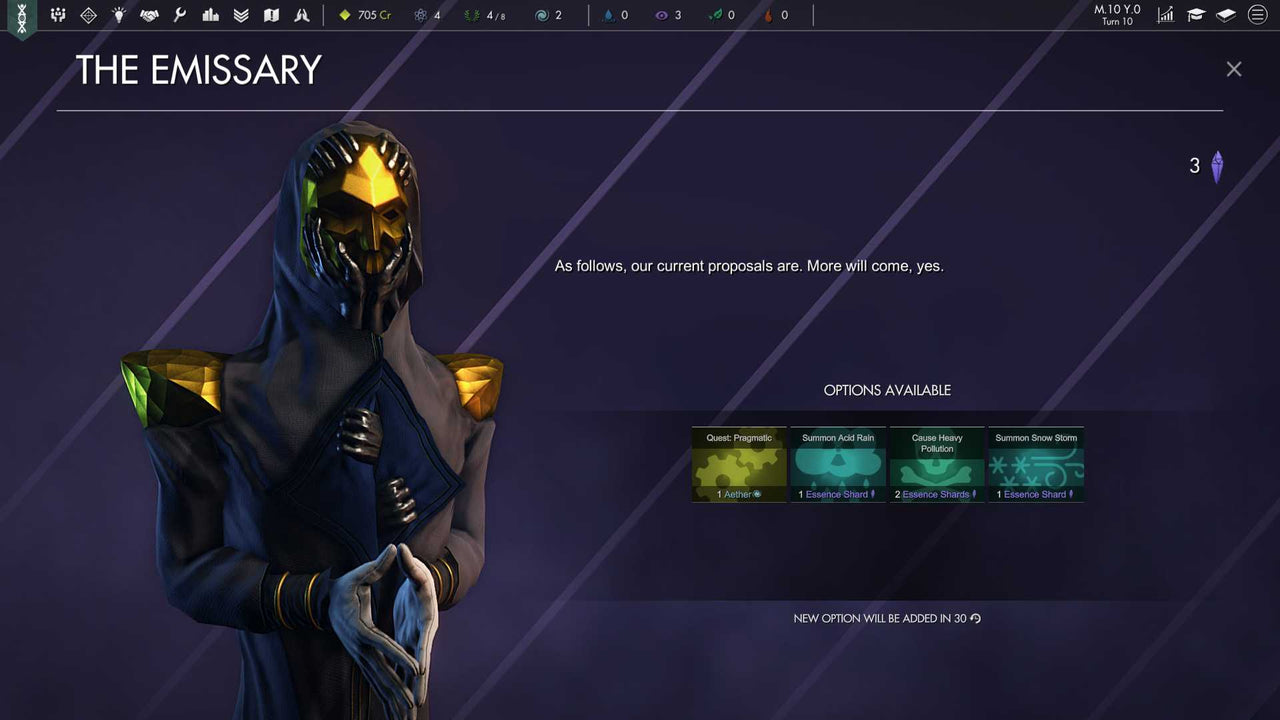Click the 705 Cr credits counter
Viewport: 1280px width, 720px height.
[x=364, y=15]
